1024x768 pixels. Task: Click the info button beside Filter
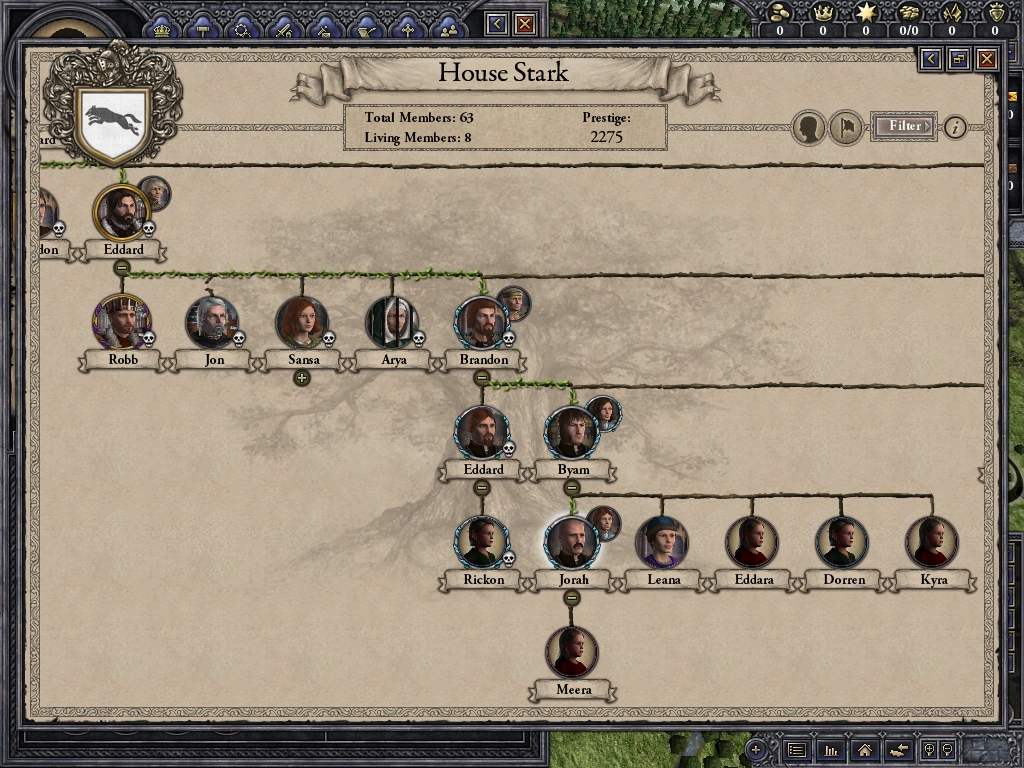956,127
